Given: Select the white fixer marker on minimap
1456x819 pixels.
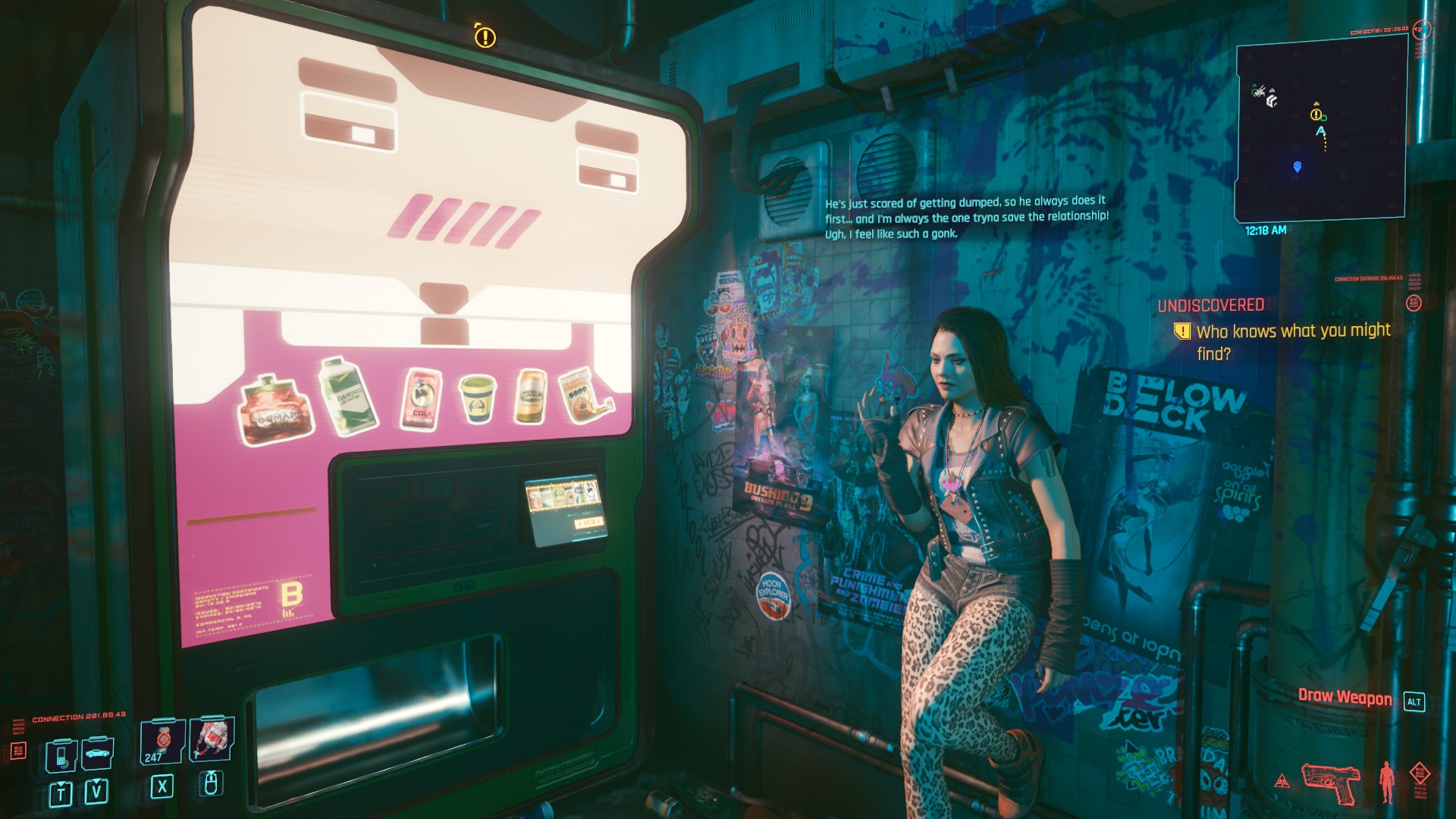Looking at the screenshot, I should [x=1272, y=99].
